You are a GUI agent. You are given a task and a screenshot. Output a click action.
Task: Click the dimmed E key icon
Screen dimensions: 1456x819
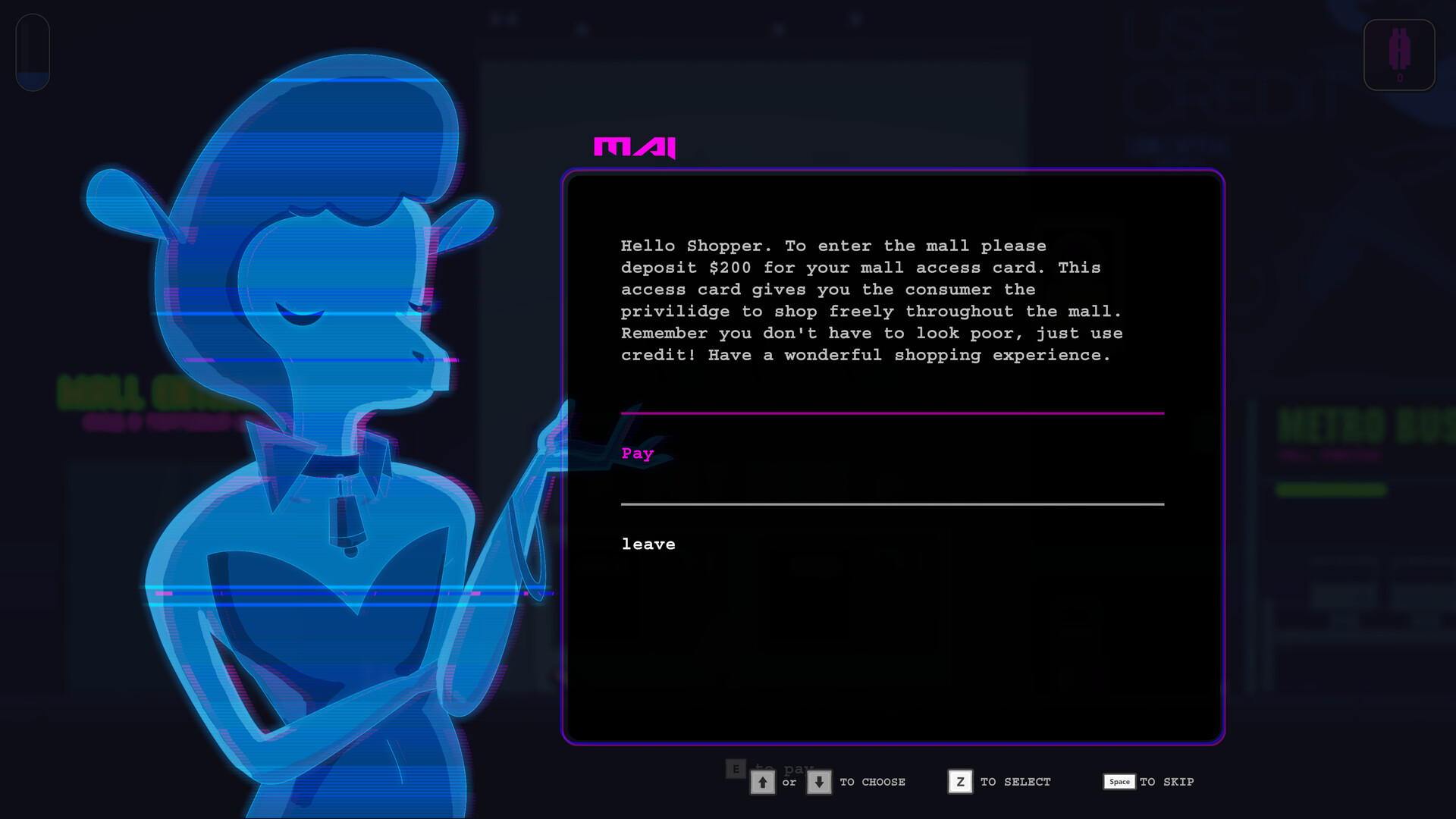[x=734, y=769]
